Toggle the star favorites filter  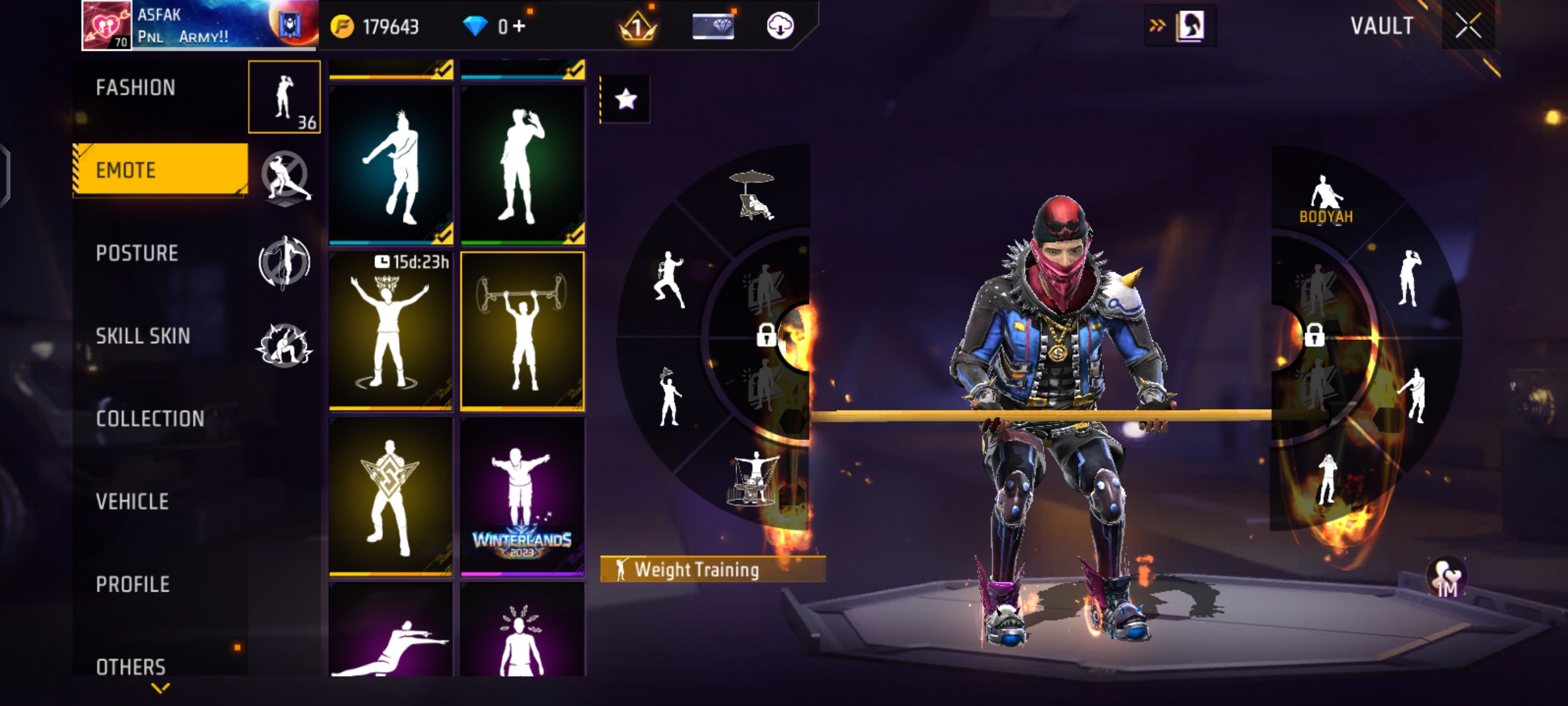pos(625,99)
